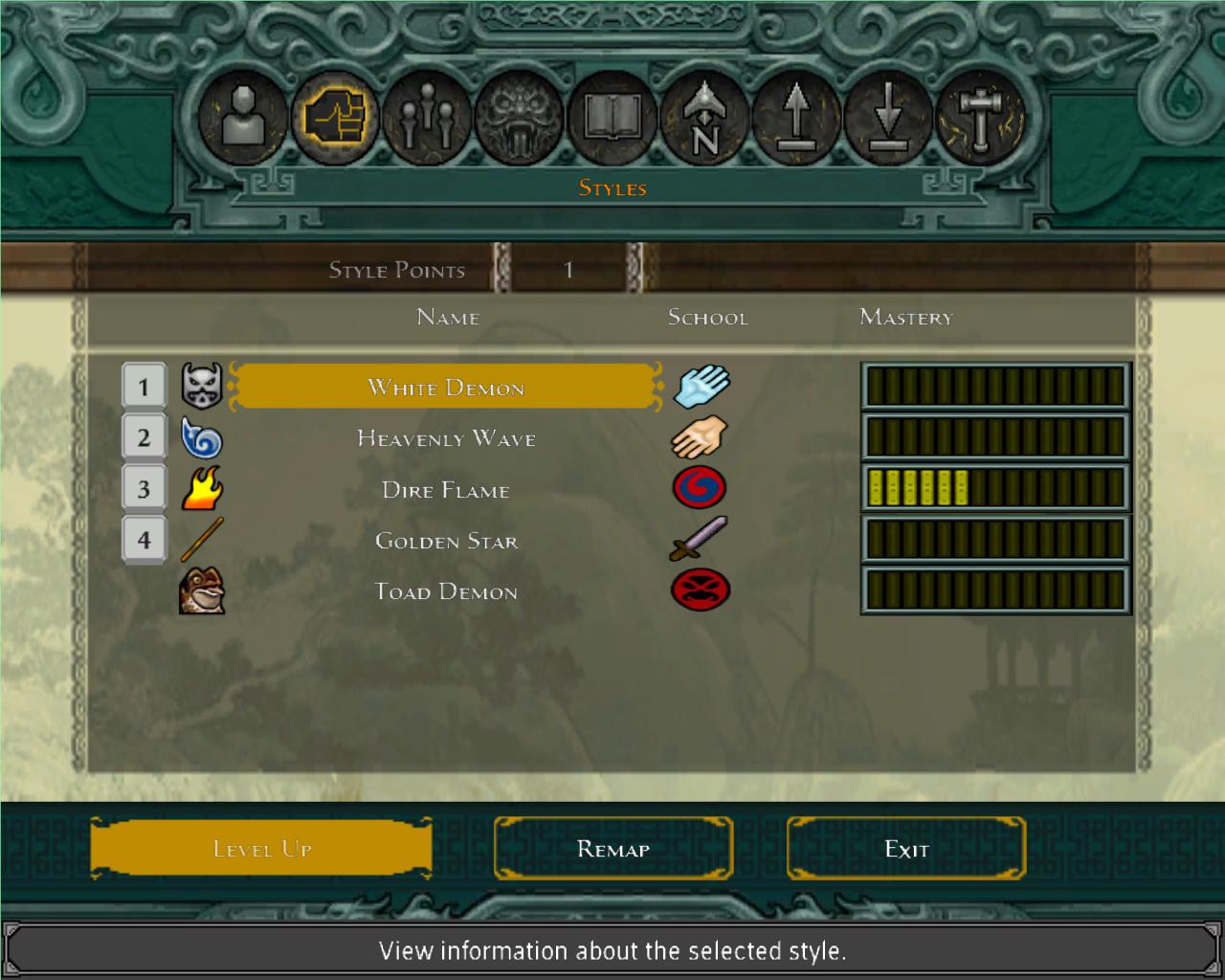Select the Toad Demon style
Image resolution: width=1225 pixels, height=980 pixels.
pos(446,591)
